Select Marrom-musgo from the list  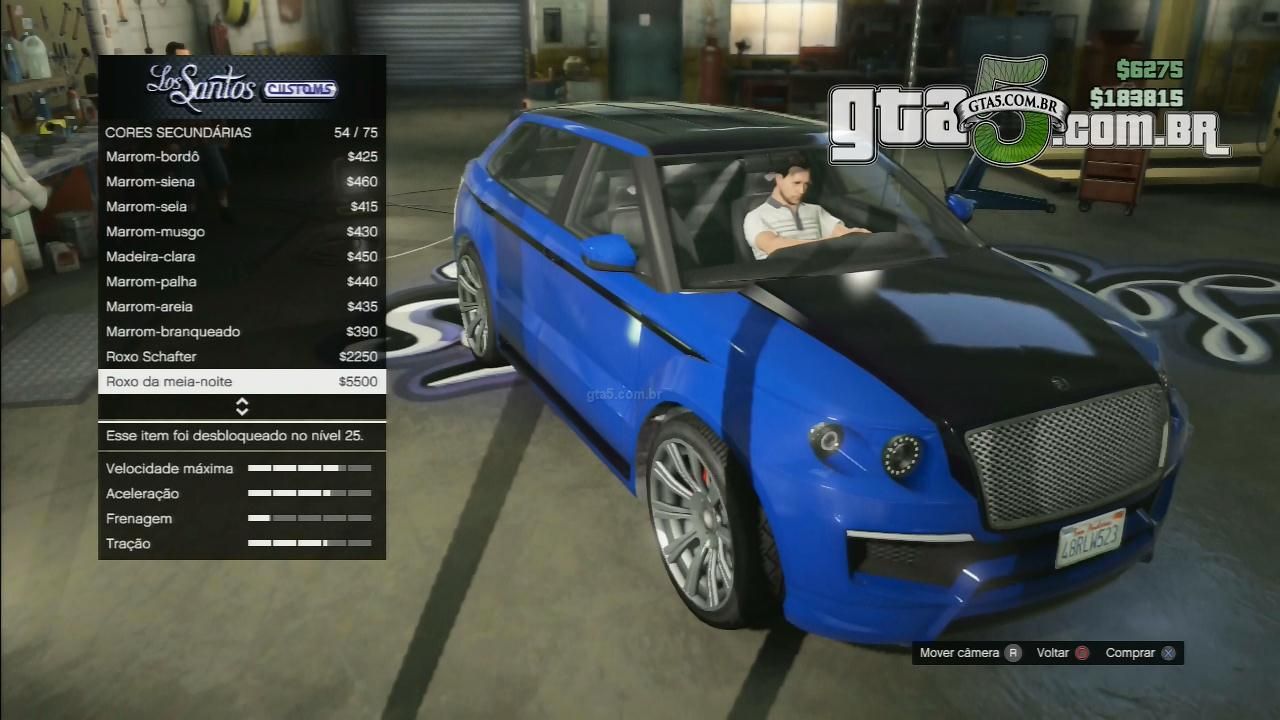tap(241, 232)
